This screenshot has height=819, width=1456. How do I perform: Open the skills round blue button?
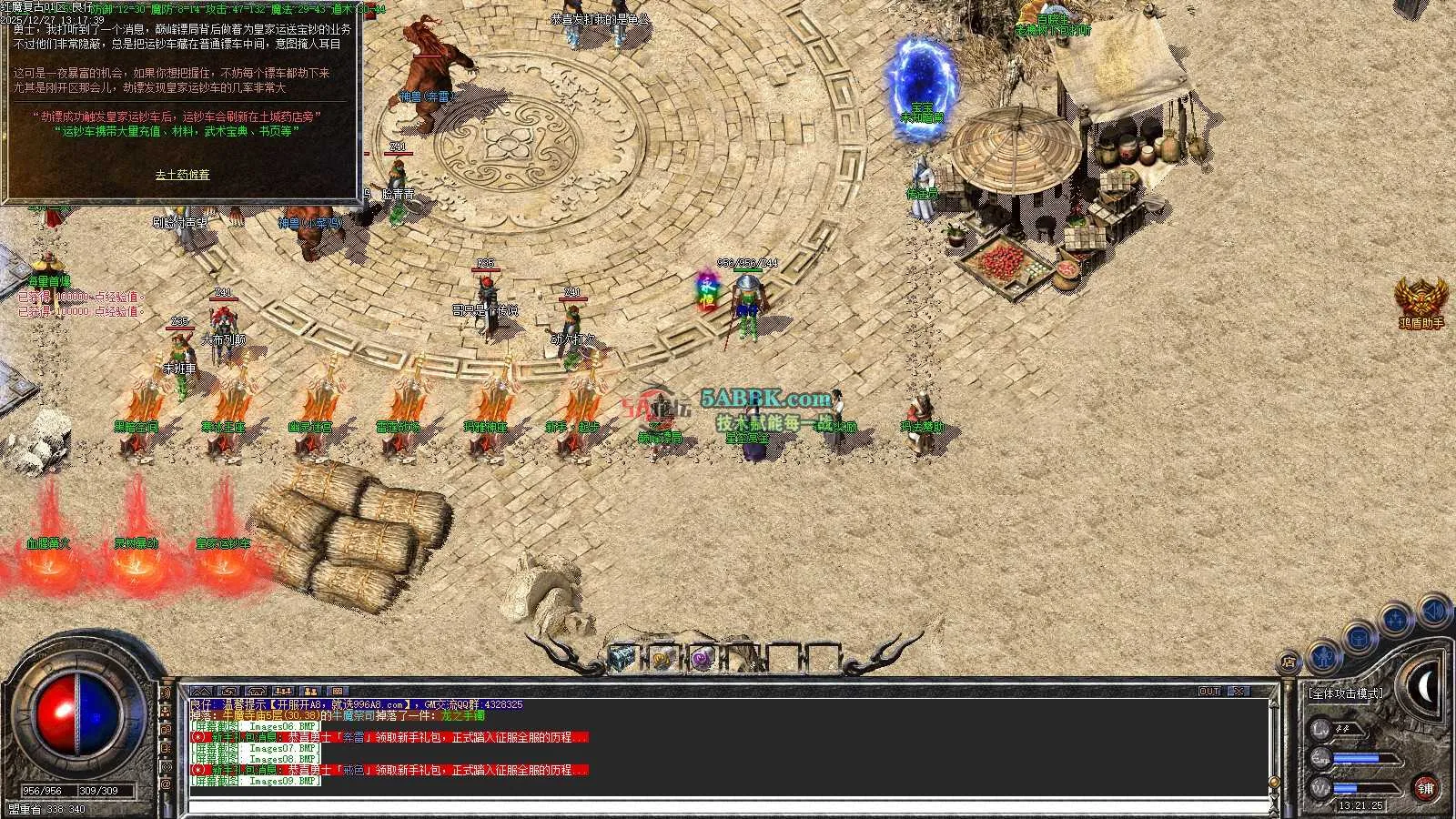click(1395, 622)
